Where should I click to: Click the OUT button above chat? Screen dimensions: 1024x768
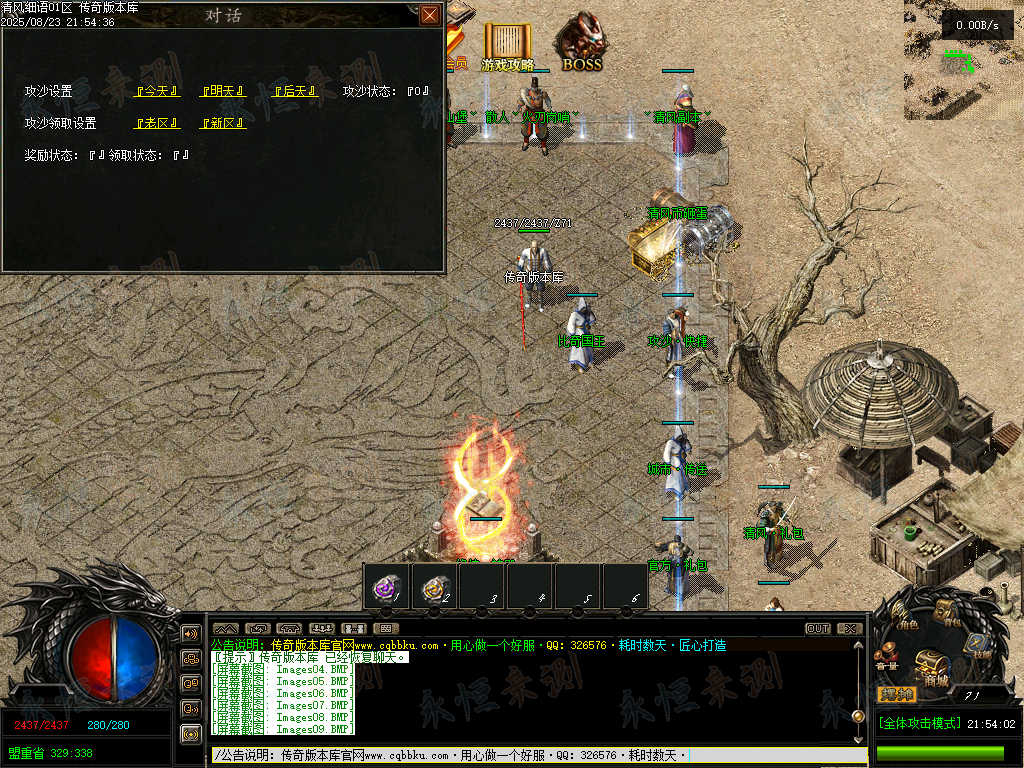click(x=817, y=629)
